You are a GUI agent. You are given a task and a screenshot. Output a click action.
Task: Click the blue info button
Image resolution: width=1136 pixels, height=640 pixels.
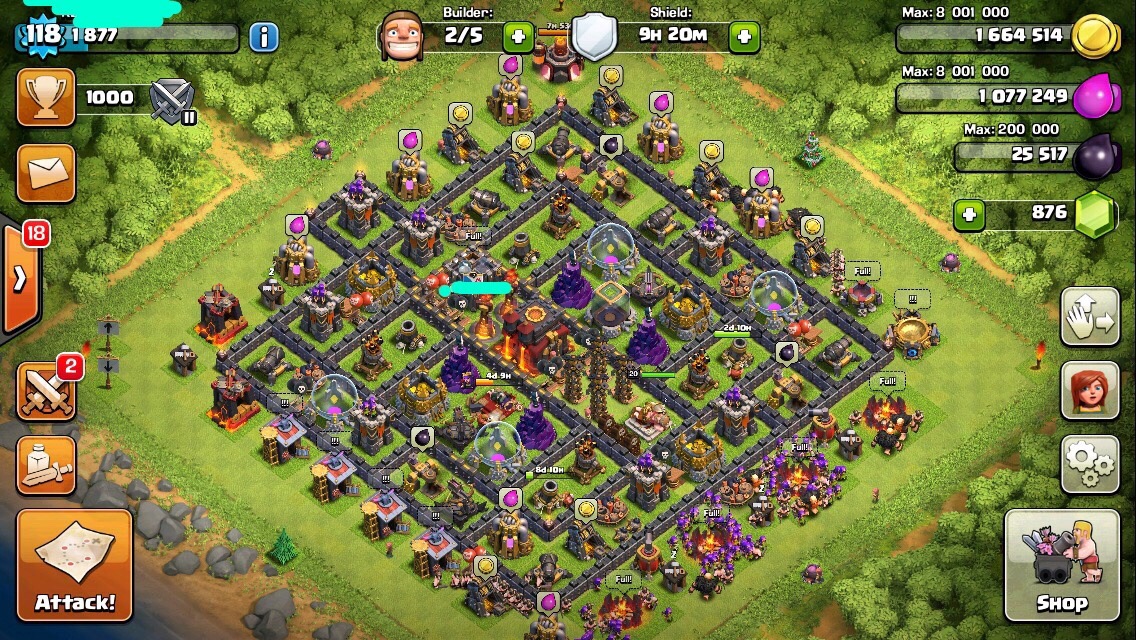(263, 38)
